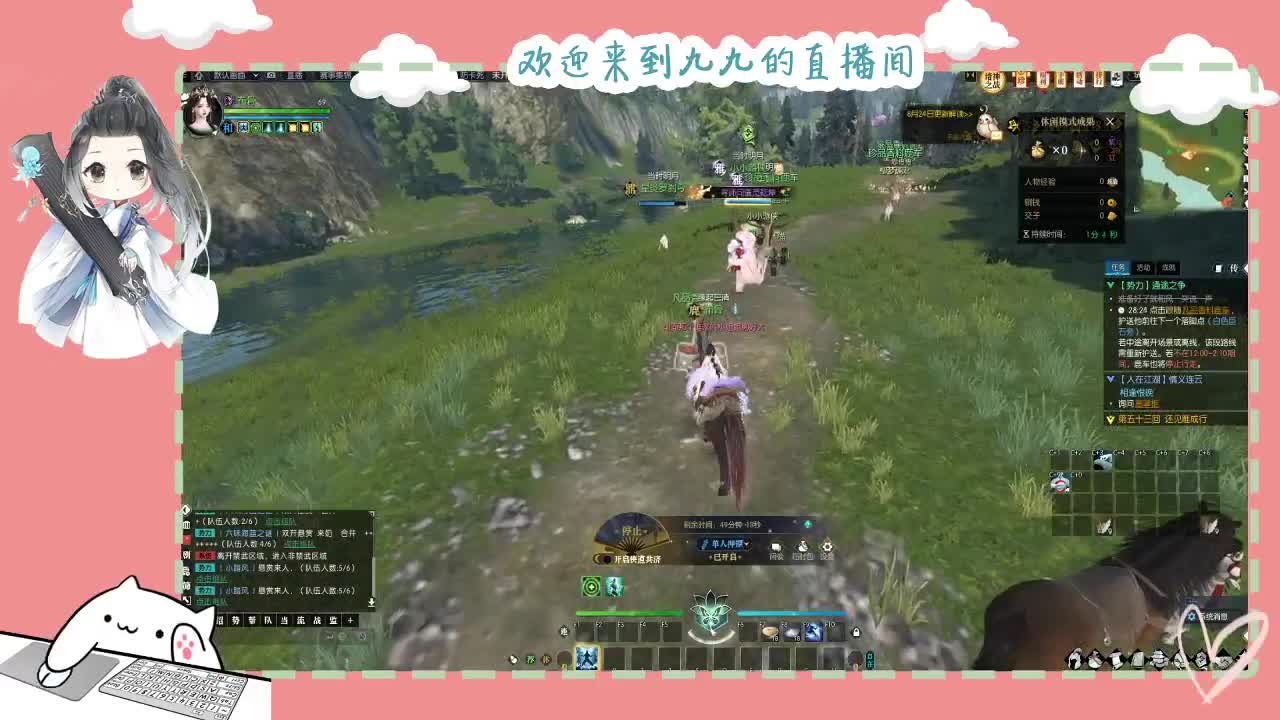Open the backpack icon near the 设置 button
The height and width of the screenshot is (720, 1280).
pyautogui.click(x=801, y=545)
